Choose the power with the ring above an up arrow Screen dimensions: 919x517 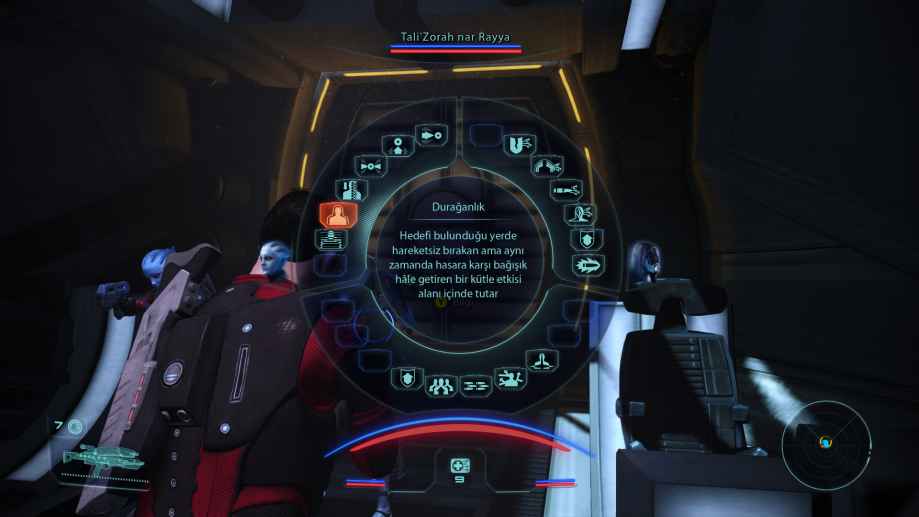click(x=398, y=146)
